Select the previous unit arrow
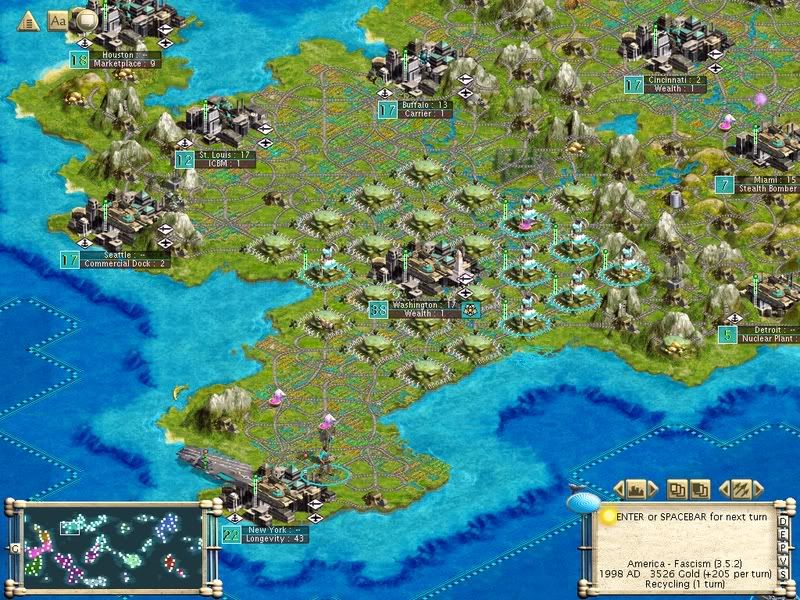The height and width of the screenshot is (600, 800). tap(724, 489)
